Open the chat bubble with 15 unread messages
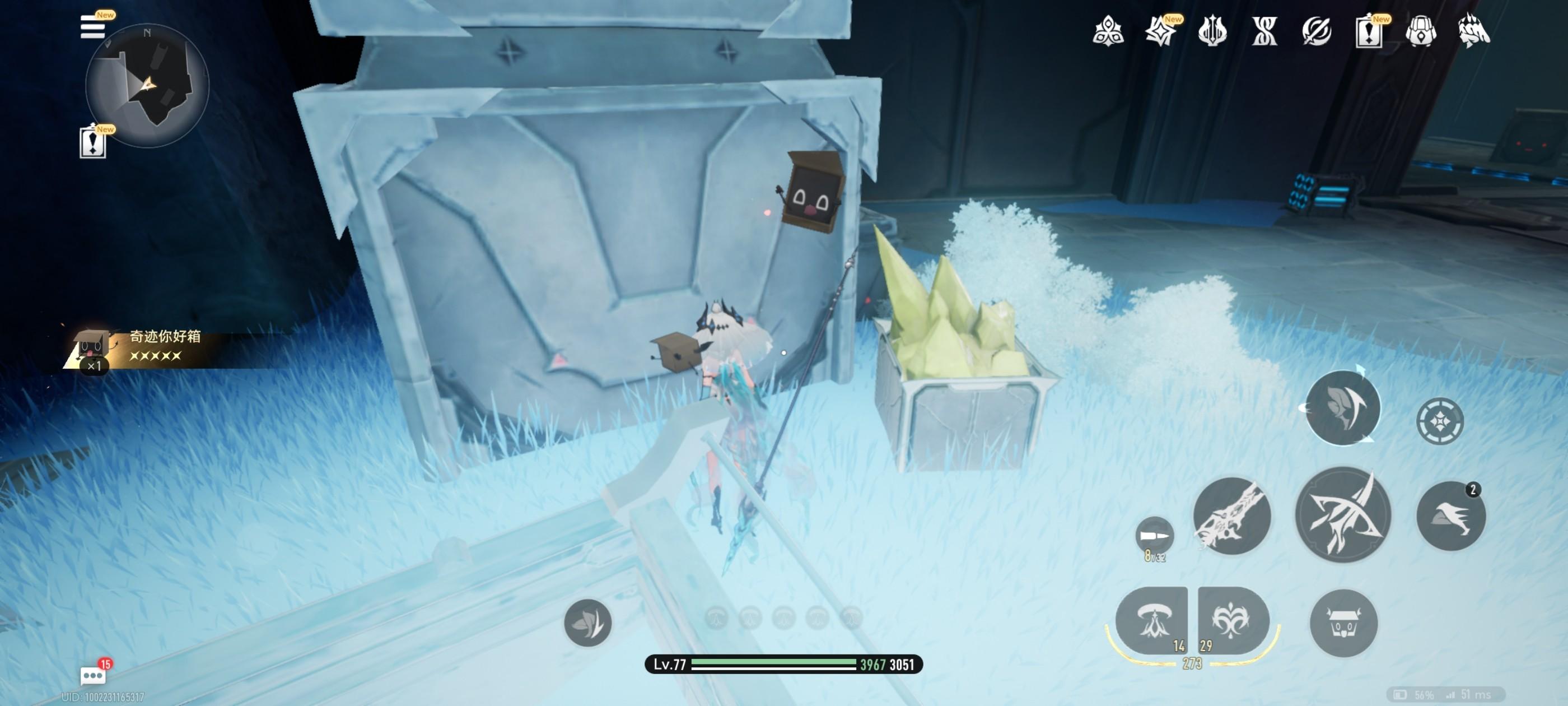Viewport: 1568px width, 706px height. click(x=93, y=675)
